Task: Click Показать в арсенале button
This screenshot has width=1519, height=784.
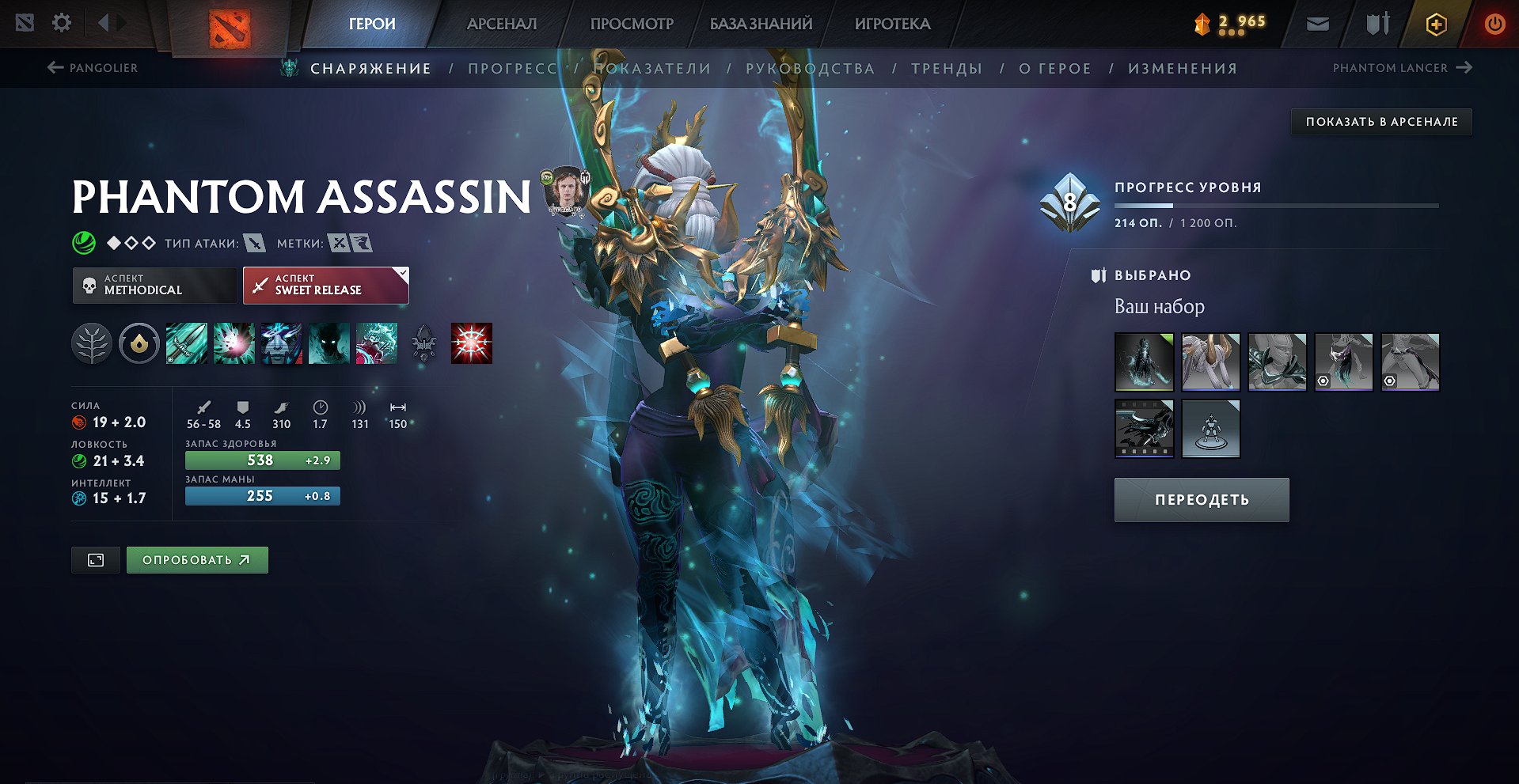Action: [x=1381, y=122]
